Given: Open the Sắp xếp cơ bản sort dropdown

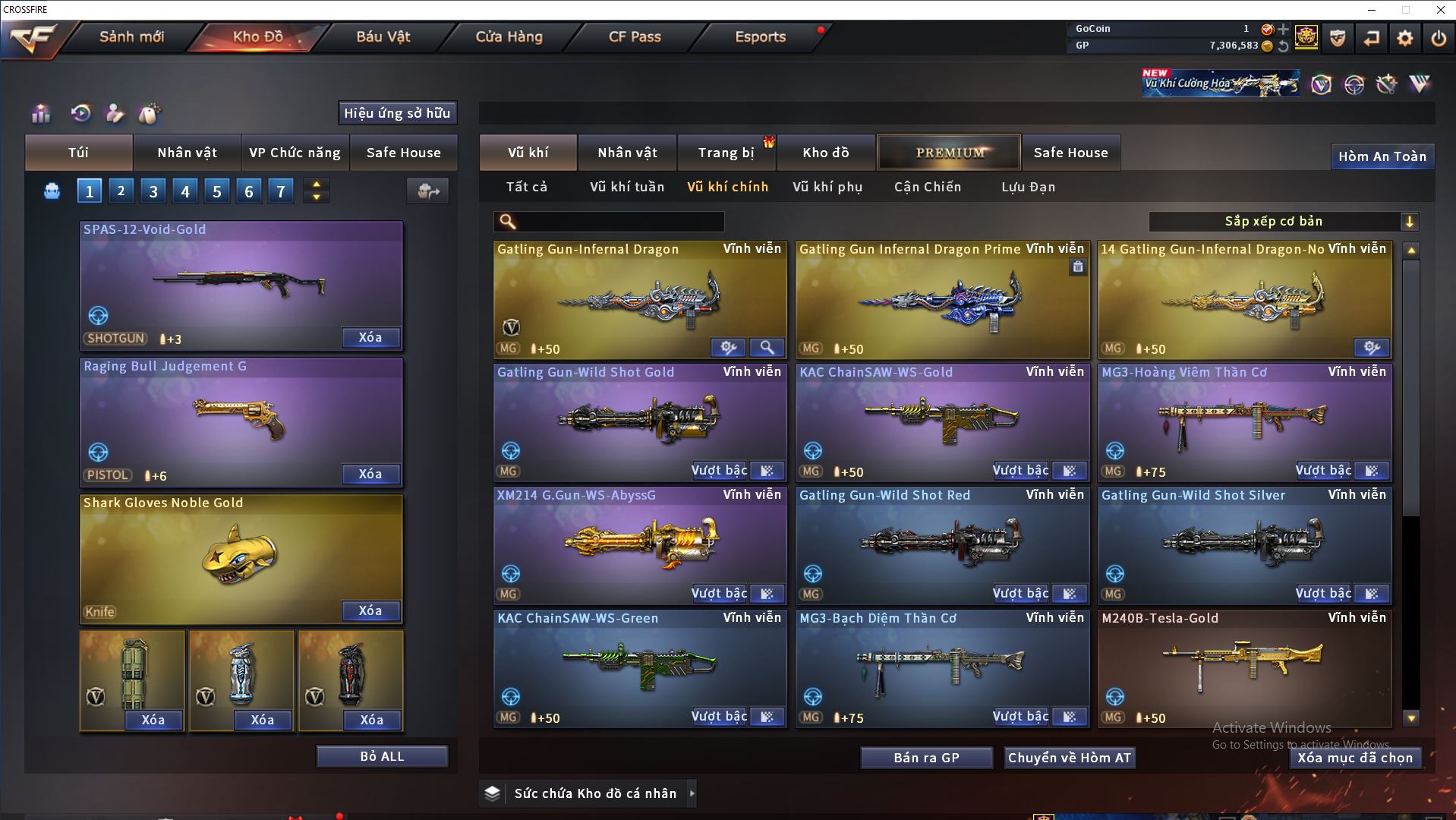Looking at the screenshot, I should pos(1283,222).
